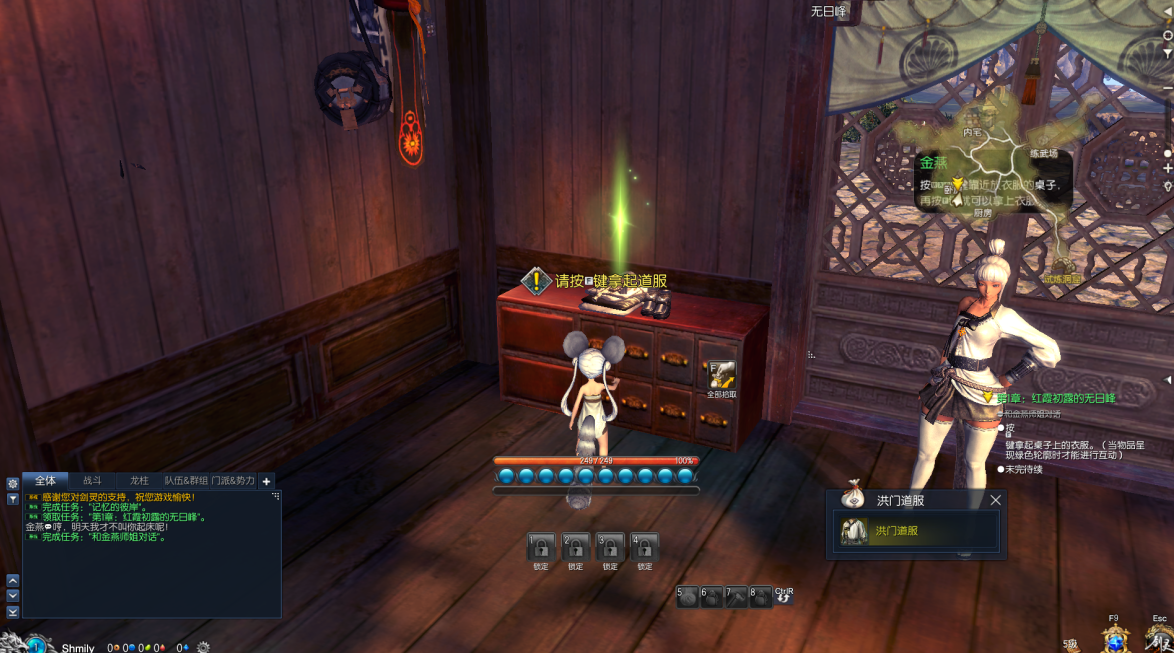Image resolution: width=1174 pixels, height=653 pixels.
Task: Select the 全体 chat tab
Action: [45, 480]
